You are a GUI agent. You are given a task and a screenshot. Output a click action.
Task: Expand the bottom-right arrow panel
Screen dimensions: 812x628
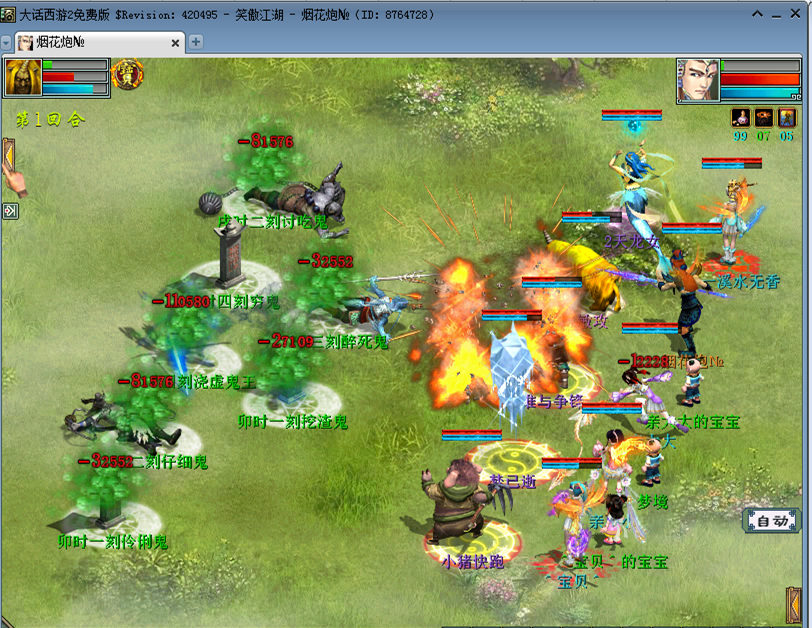click(795, 606)
